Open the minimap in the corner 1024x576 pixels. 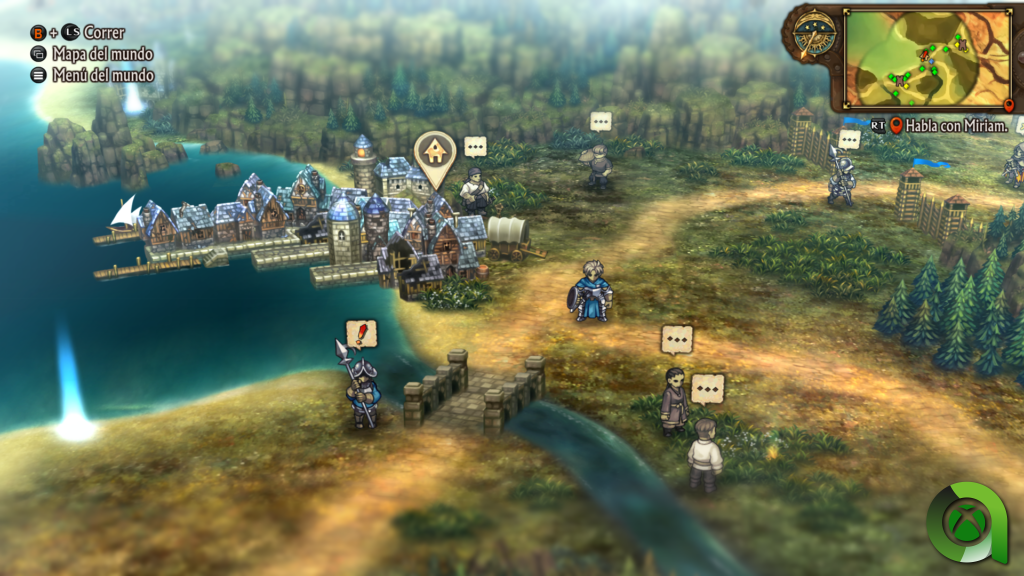point(927,59)
